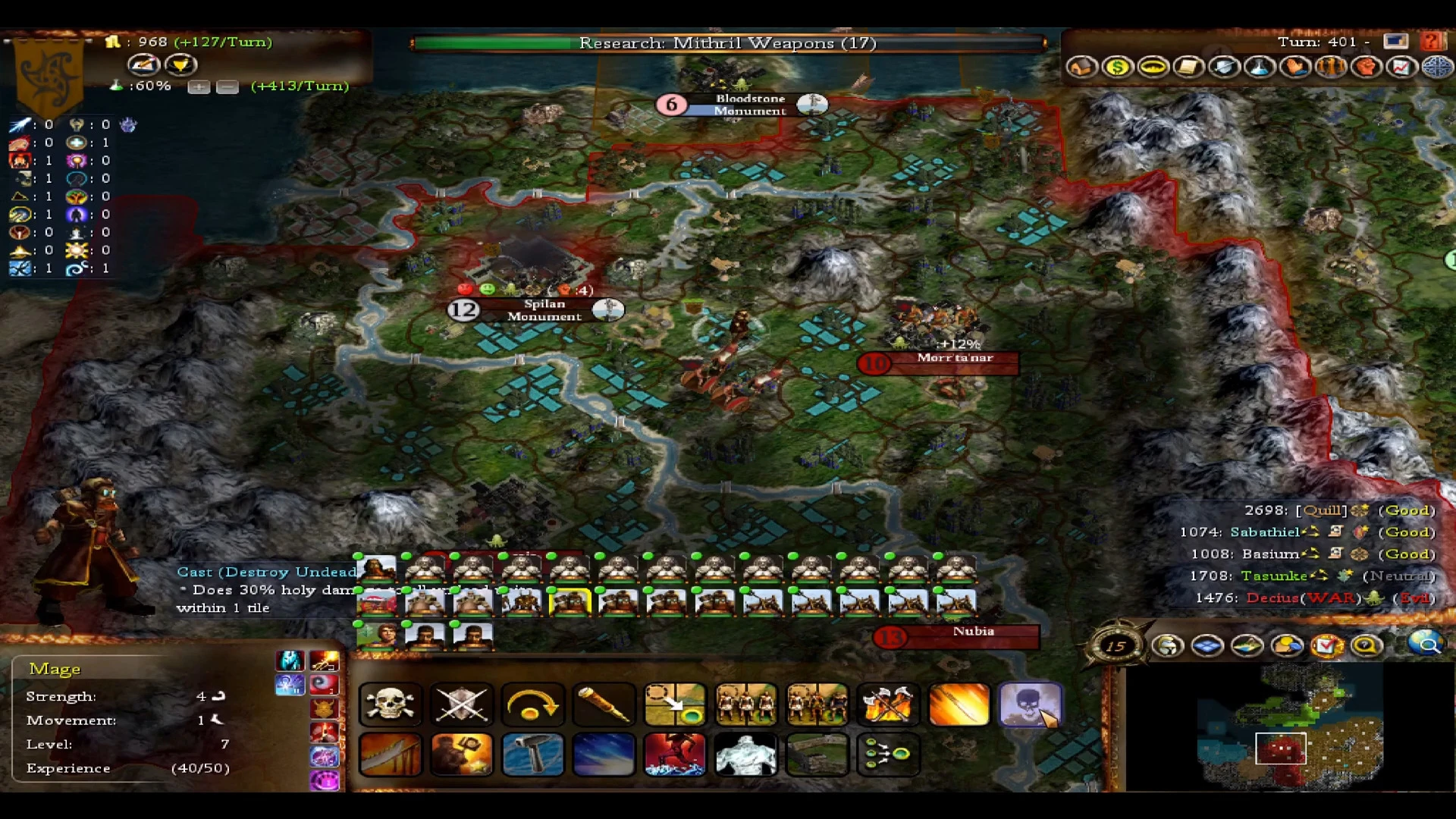Cast the Destroy Undead spell
Viewport: 1456px width, 819px height.
coord(1030,704)
